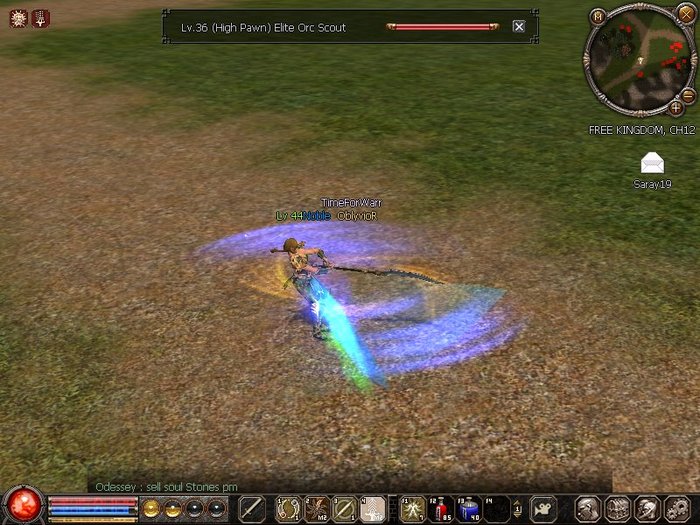The height and width of the screenshot is (525, 700).
Task: Close the Elite Orc Scout target panel
Action: [519, 27]
